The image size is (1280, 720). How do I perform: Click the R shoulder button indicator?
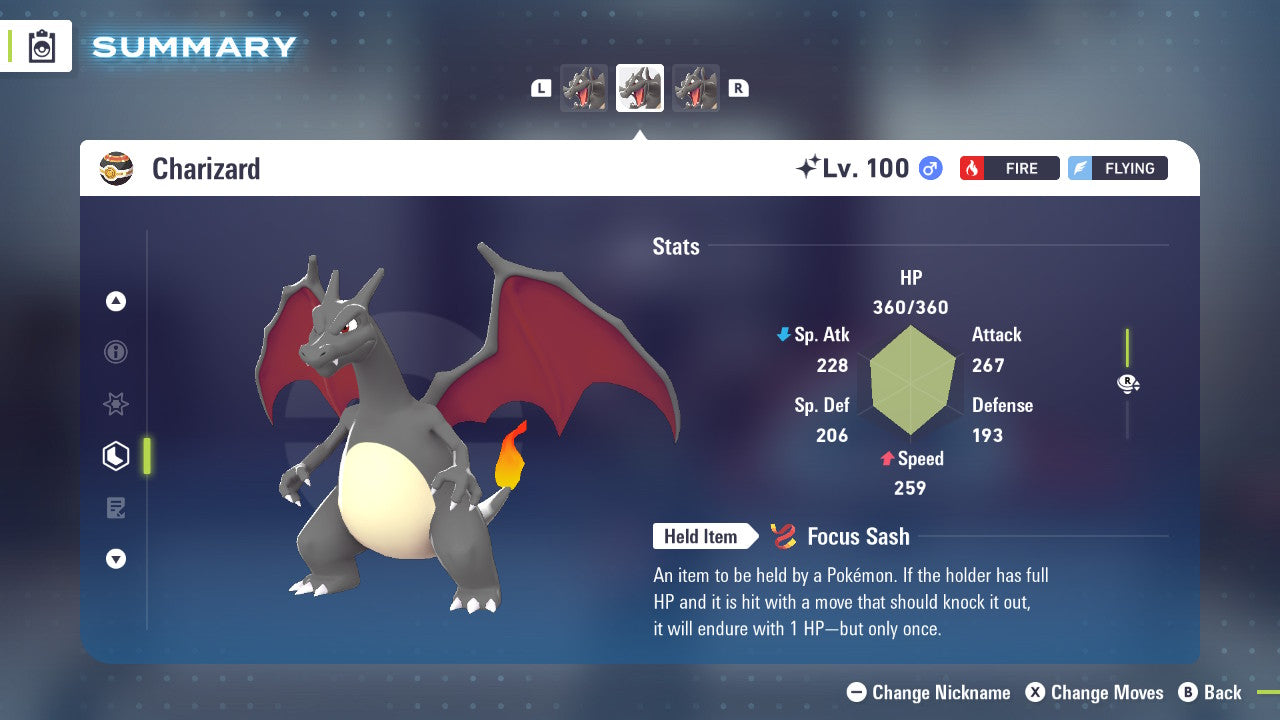point(738,87)
